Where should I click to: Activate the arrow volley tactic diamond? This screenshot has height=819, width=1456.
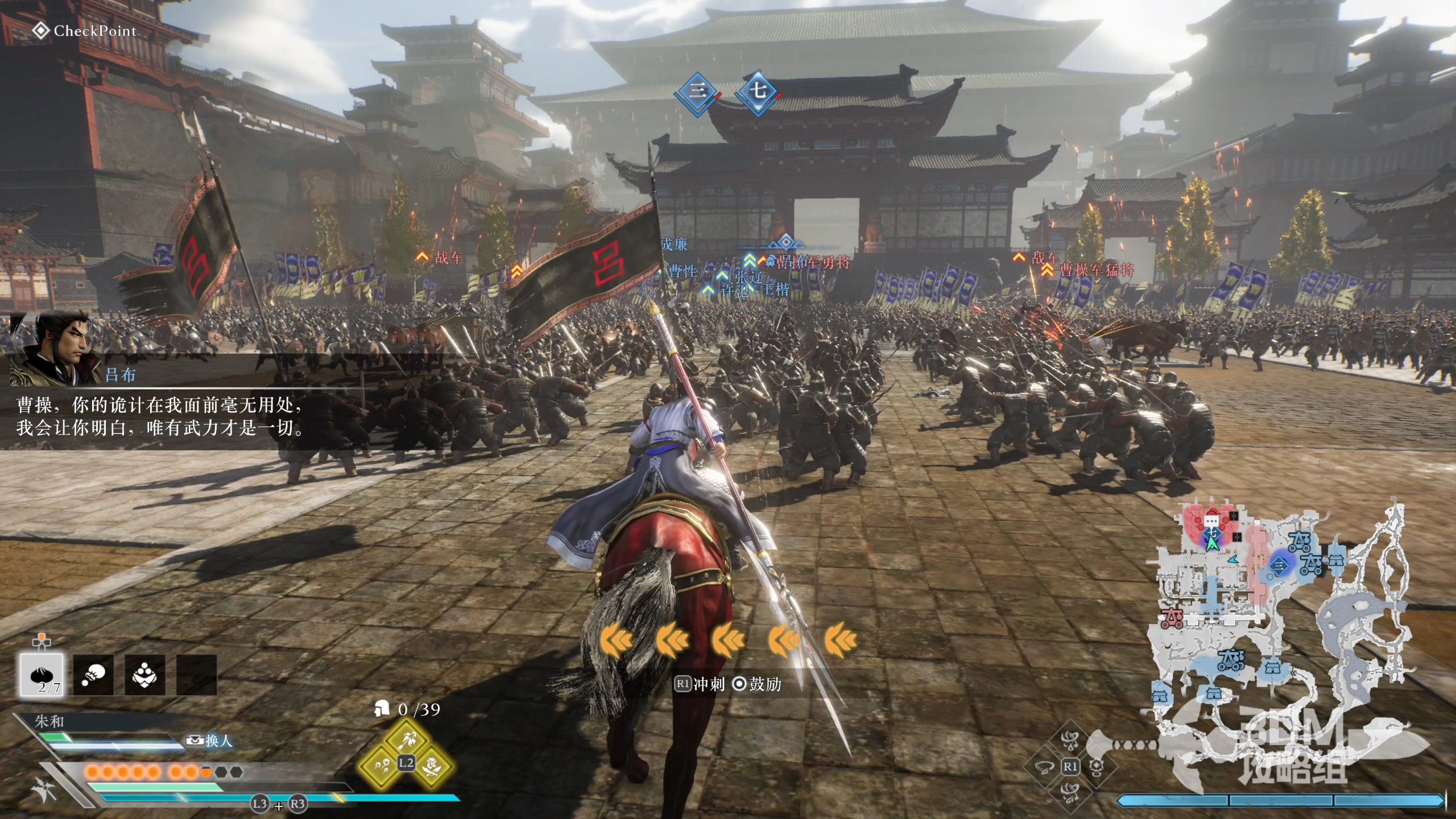[x=406, y=740]
